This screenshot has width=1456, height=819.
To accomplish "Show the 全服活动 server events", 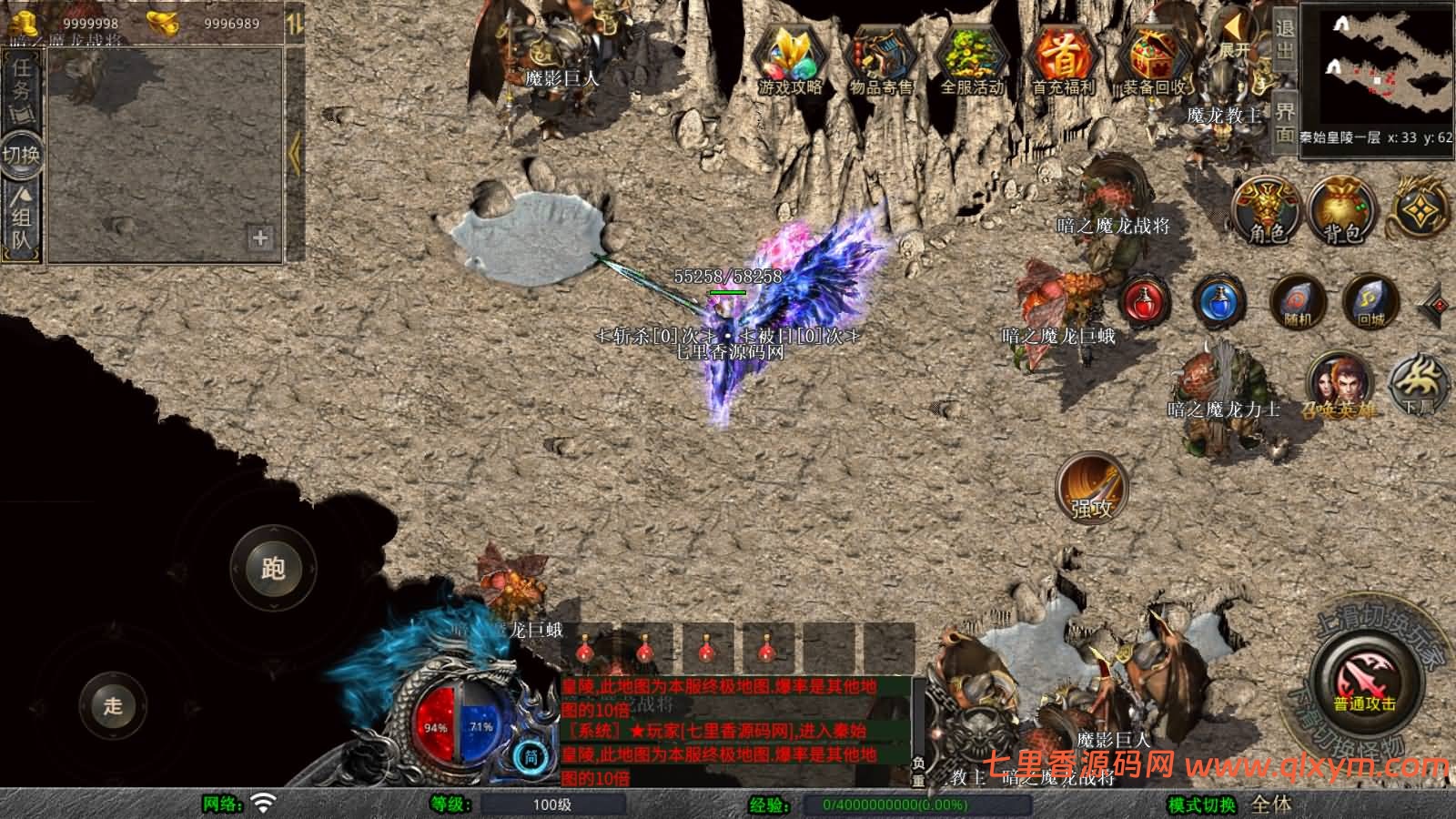I will [972, 58].
